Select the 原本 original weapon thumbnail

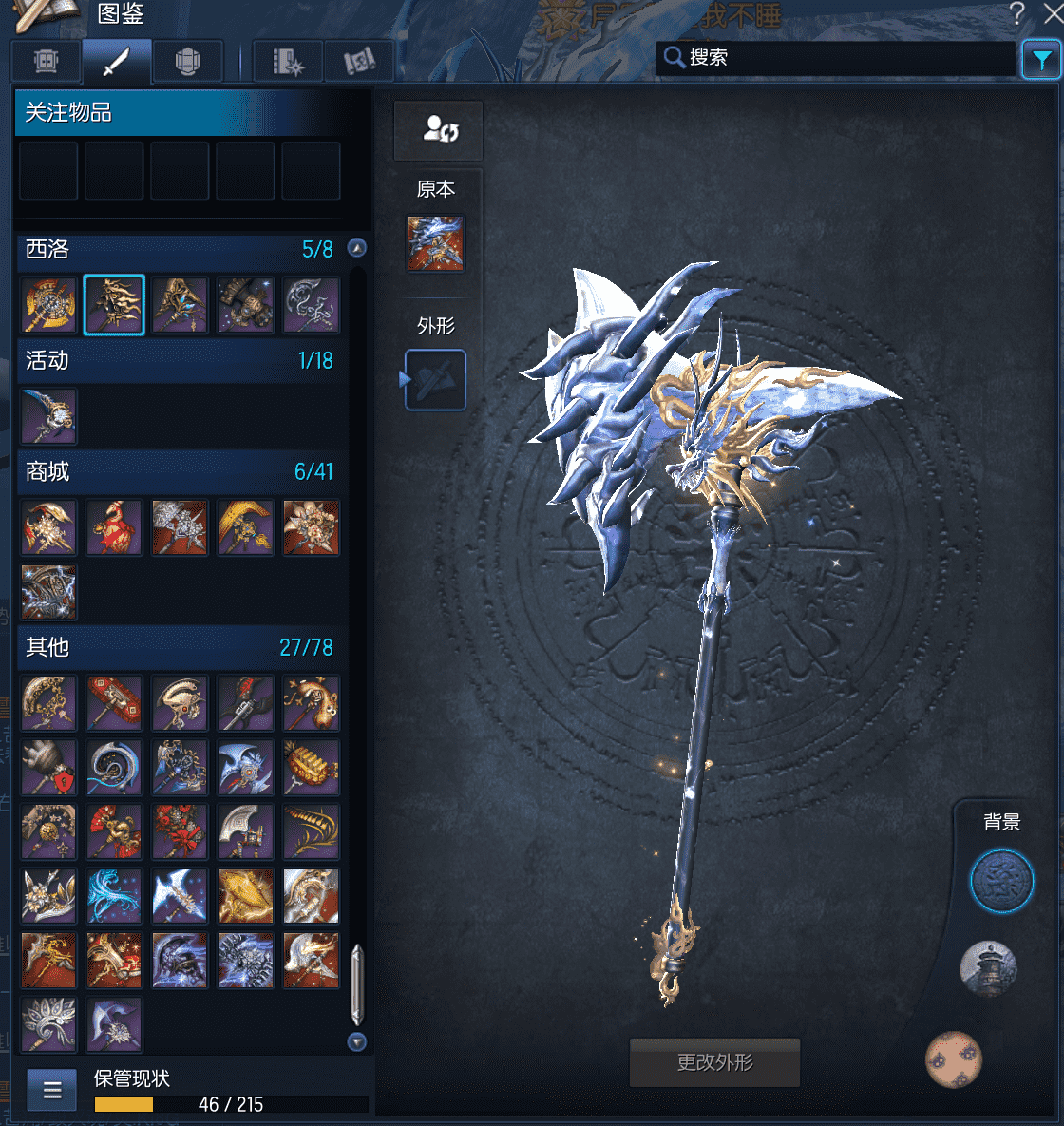click(435, 243)
